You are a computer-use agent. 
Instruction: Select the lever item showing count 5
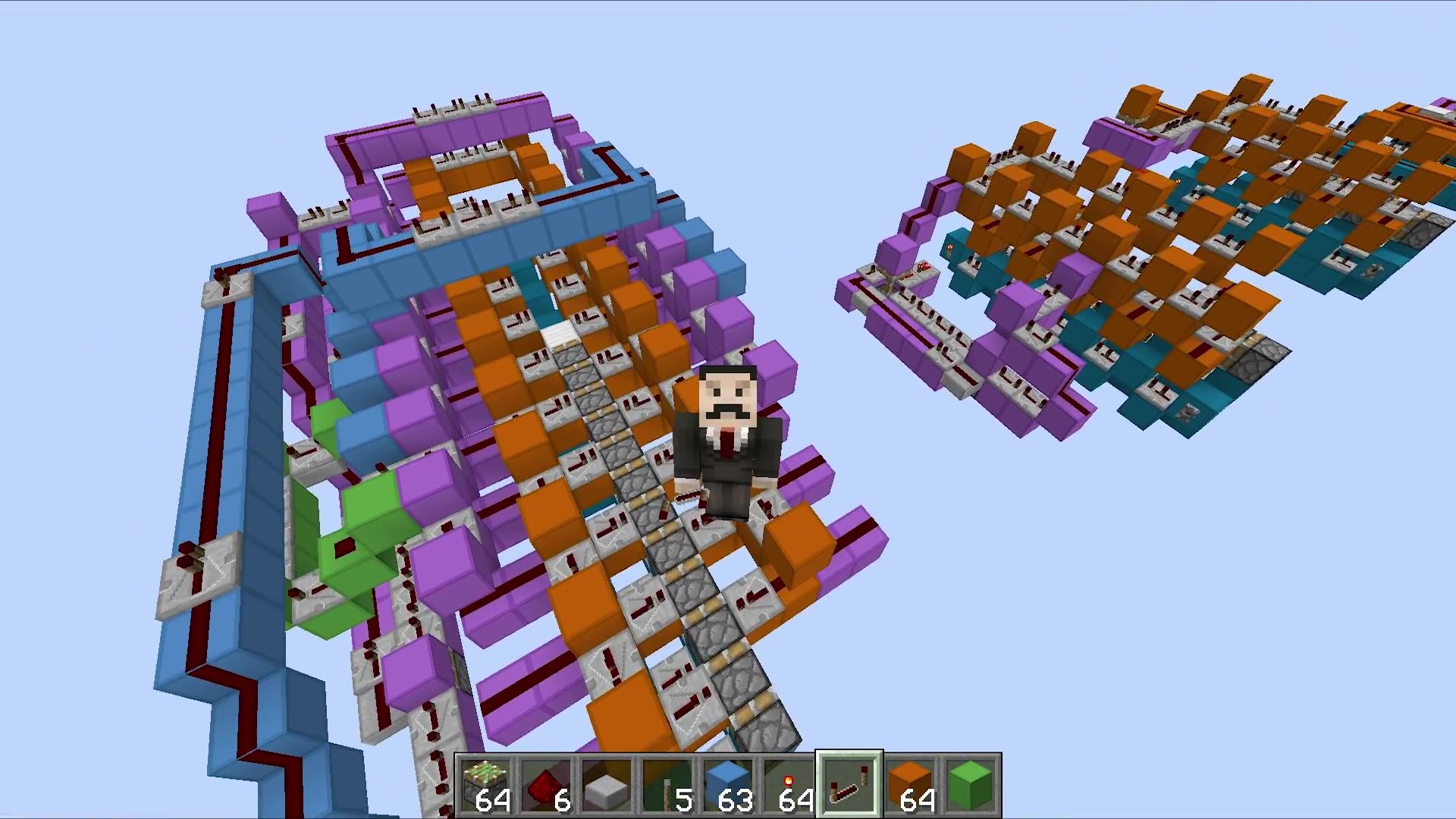pos(666,781)
